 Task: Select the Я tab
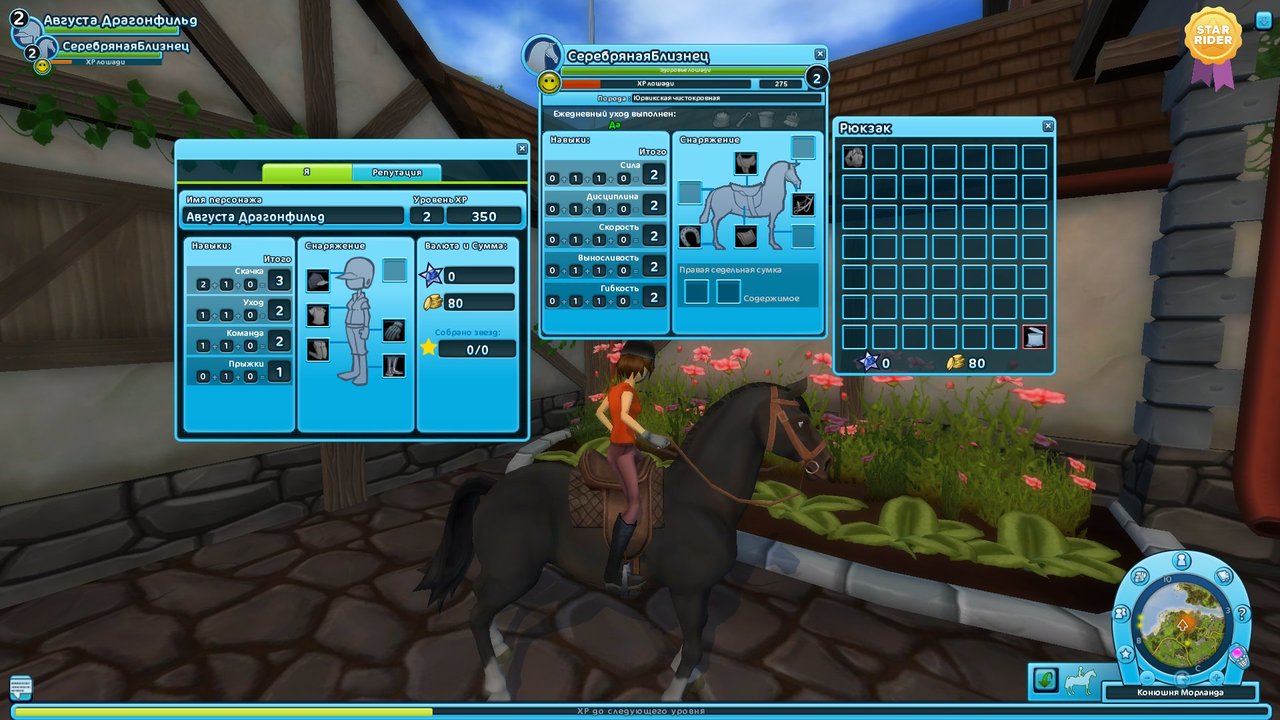[x=307, y=173]
